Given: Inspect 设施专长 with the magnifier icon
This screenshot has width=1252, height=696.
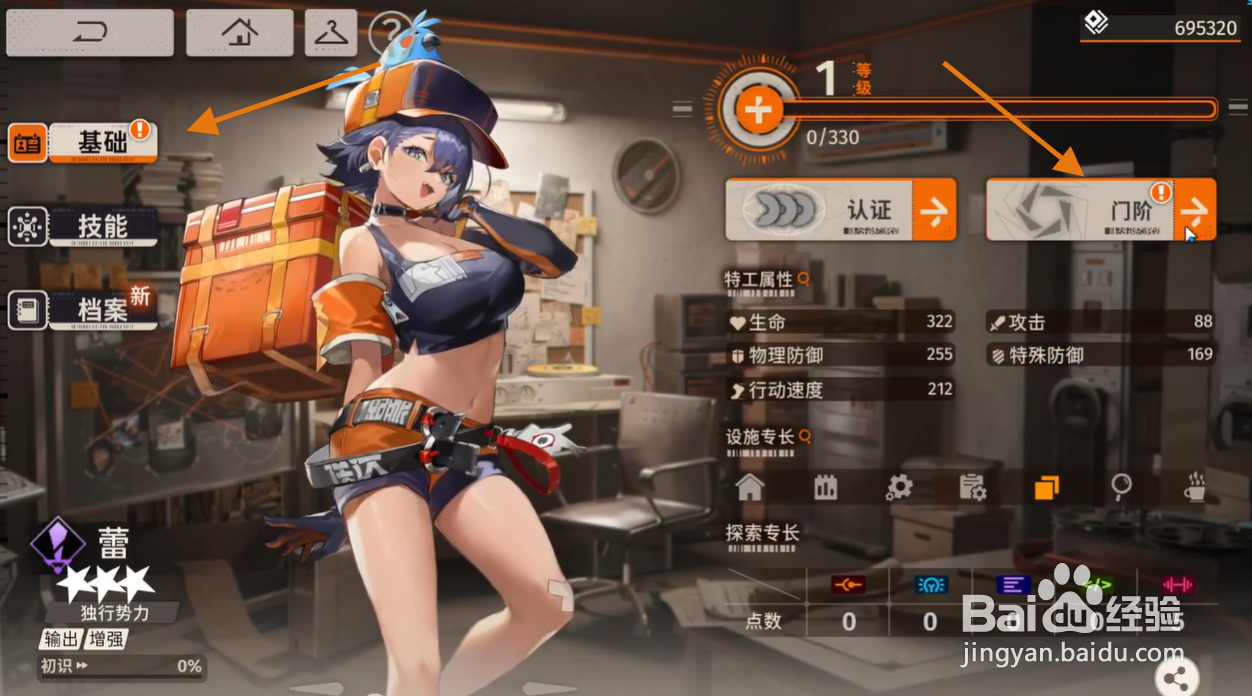Looking at the screenshot, I should tap(802, 436).
